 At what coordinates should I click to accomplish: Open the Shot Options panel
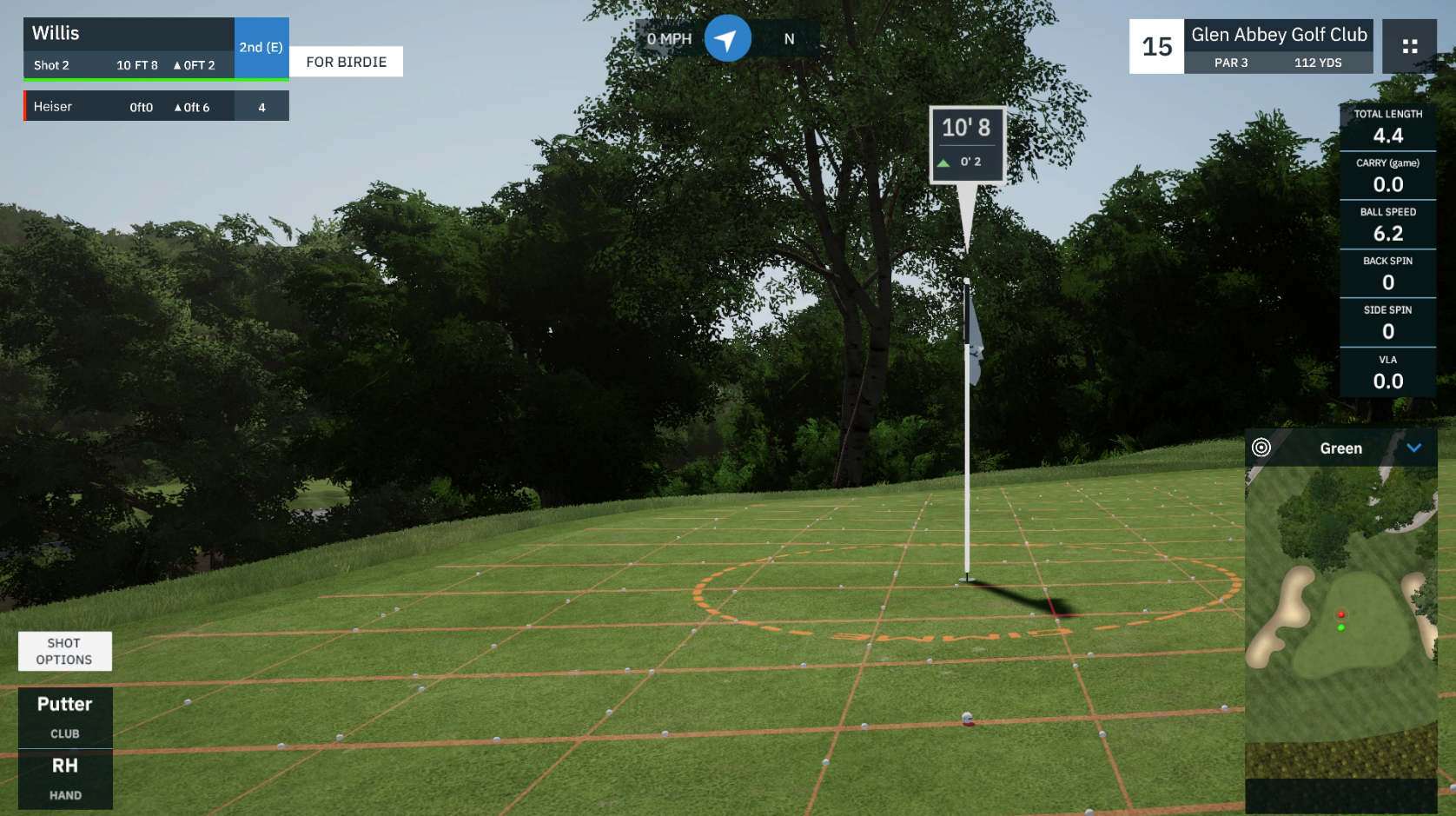(64, 651)
